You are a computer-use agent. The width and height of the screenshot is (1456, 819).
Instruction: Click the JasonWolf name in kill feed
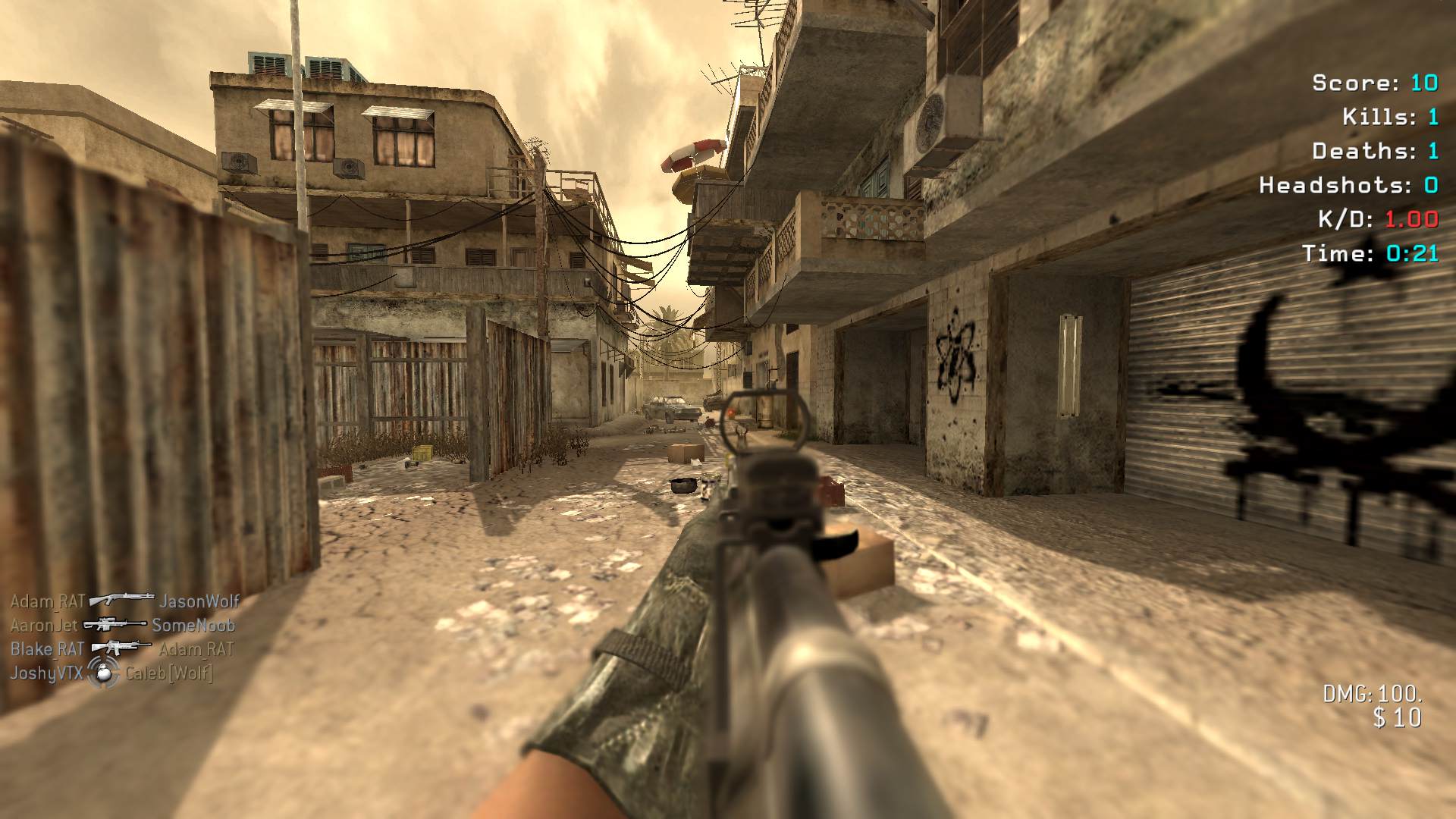(199, 601)
